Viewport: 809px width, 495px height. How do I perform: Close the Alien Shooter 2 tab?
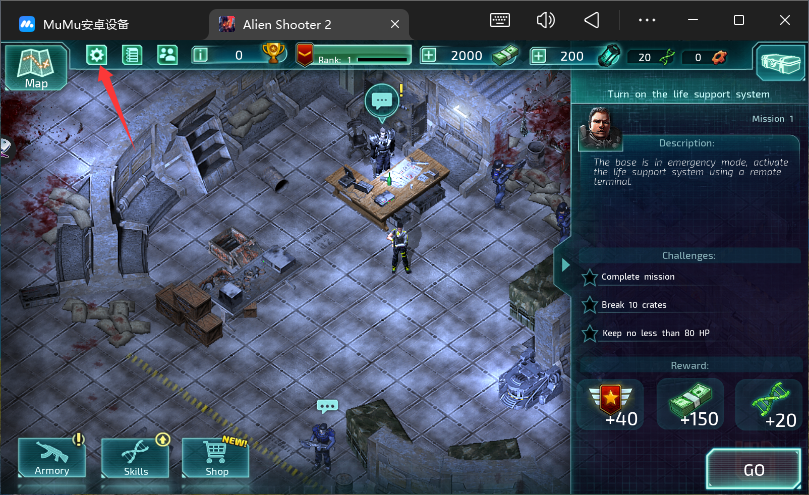(x=395, y=22)
